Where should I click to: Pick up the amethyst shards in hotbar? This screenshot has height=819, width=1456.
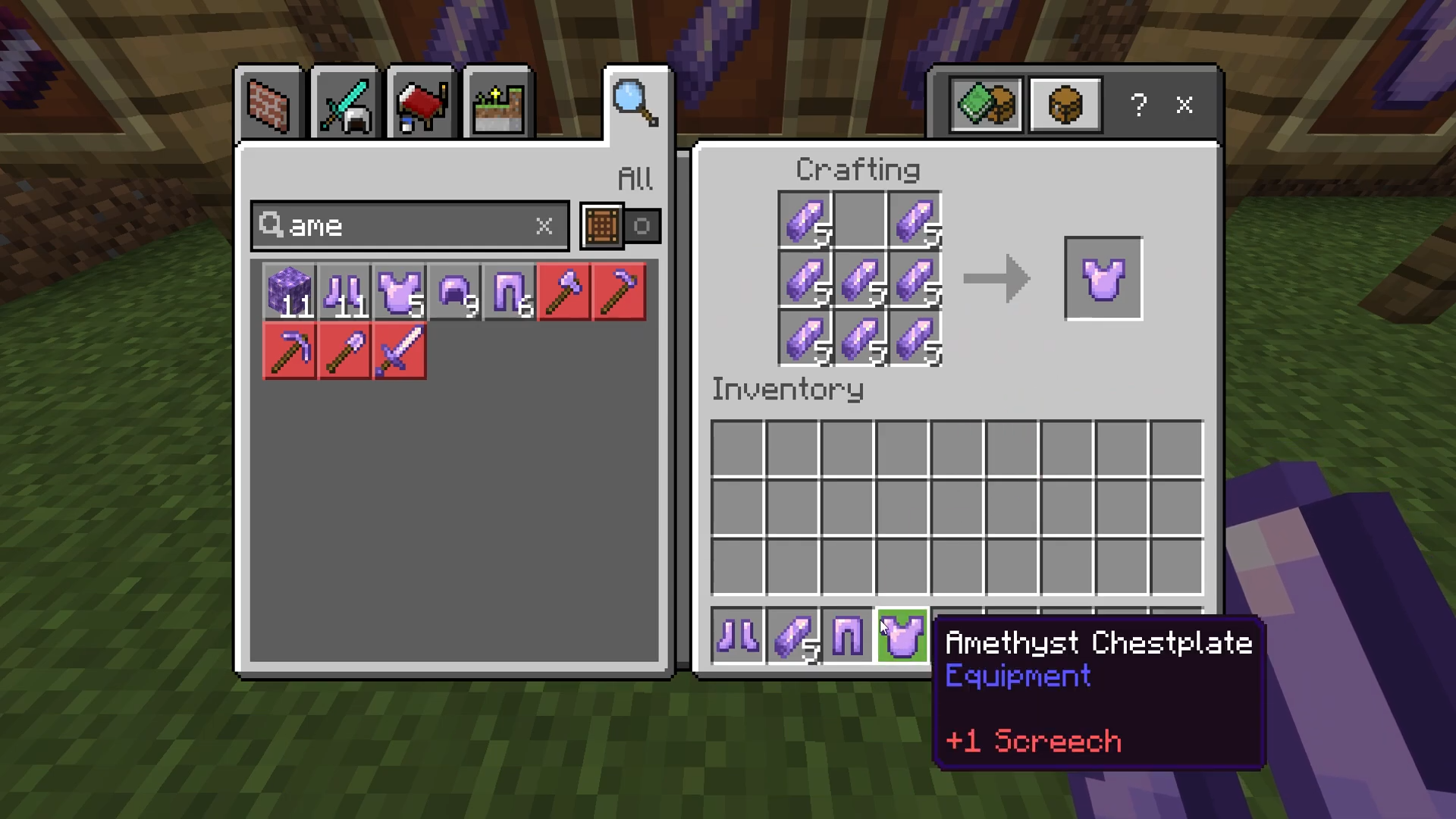[793, 635]
